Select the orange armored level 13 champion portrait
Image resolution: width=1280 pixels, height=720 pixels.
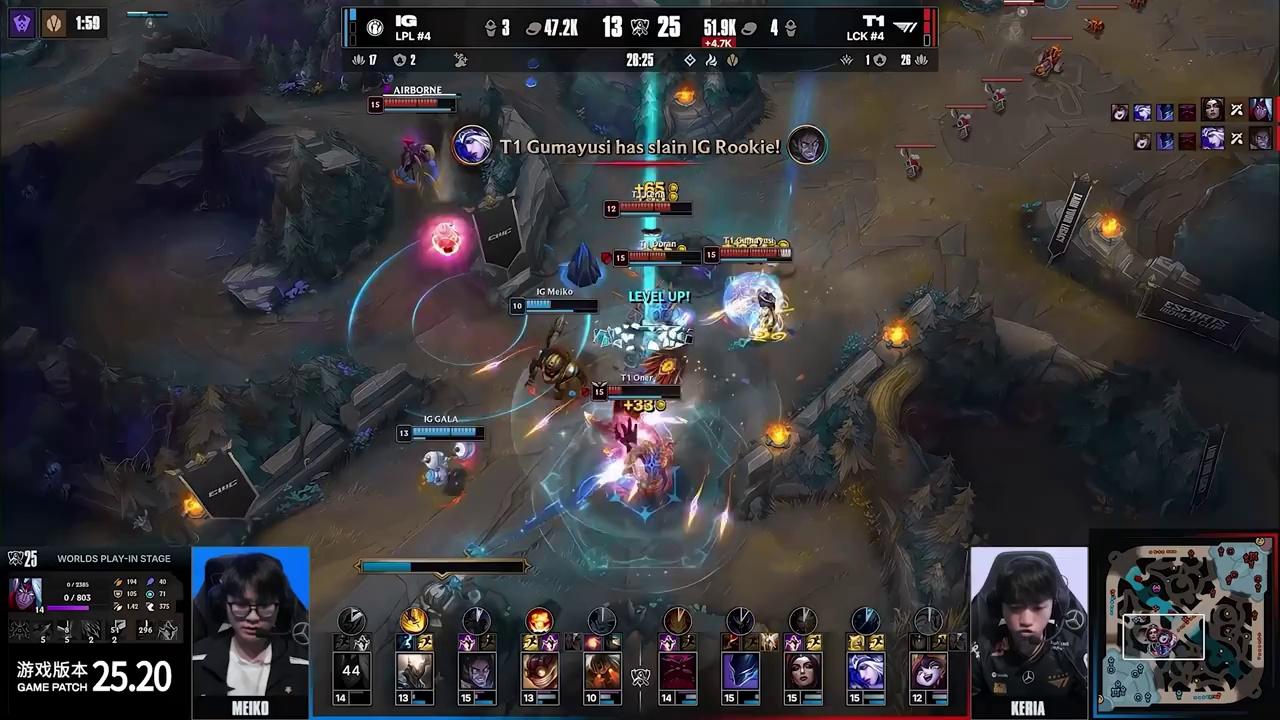tap(540, 671)
